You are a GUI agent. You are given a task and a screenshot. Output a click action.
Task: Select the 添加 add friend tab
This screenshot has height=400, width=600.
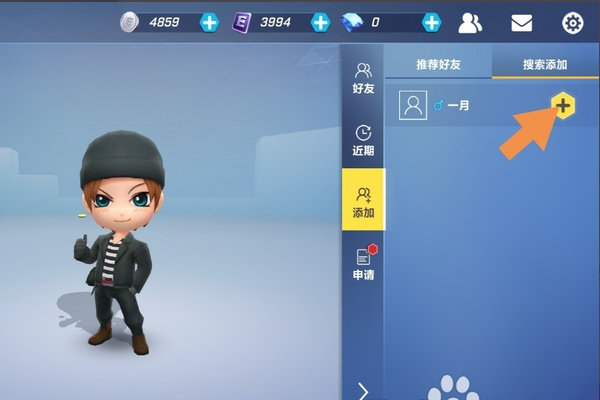[x=363, y=201]
